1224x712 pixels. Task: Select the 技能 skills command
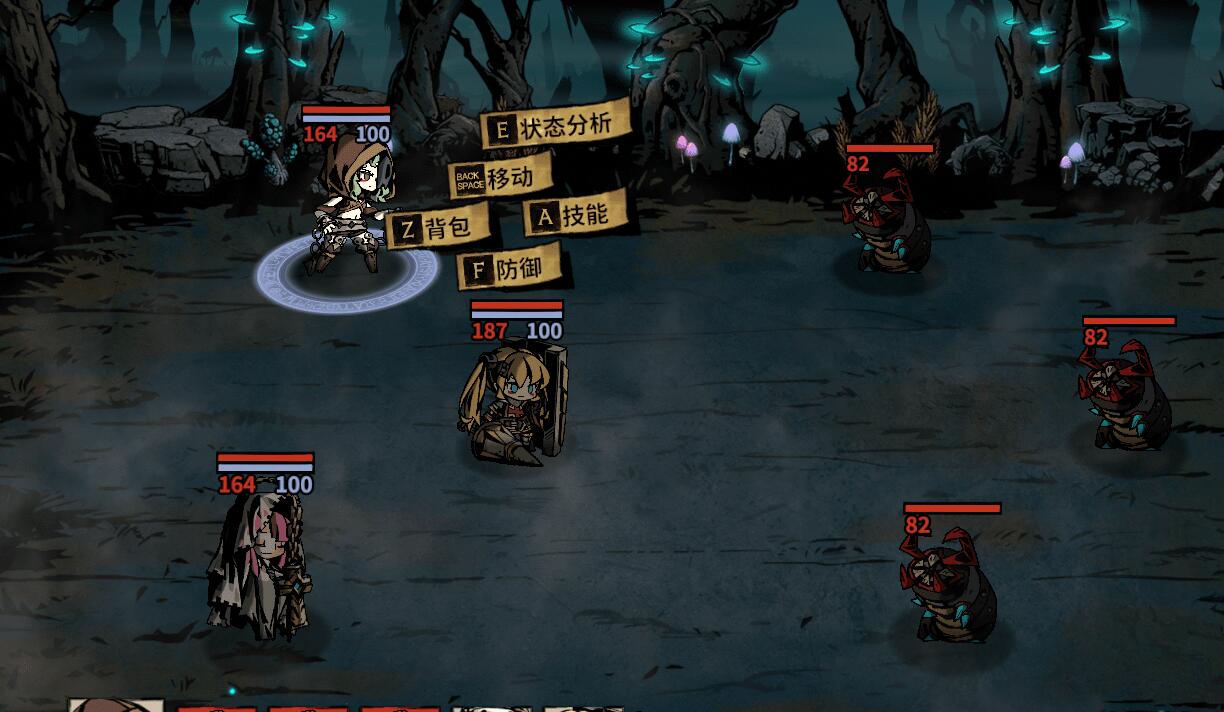575,215
